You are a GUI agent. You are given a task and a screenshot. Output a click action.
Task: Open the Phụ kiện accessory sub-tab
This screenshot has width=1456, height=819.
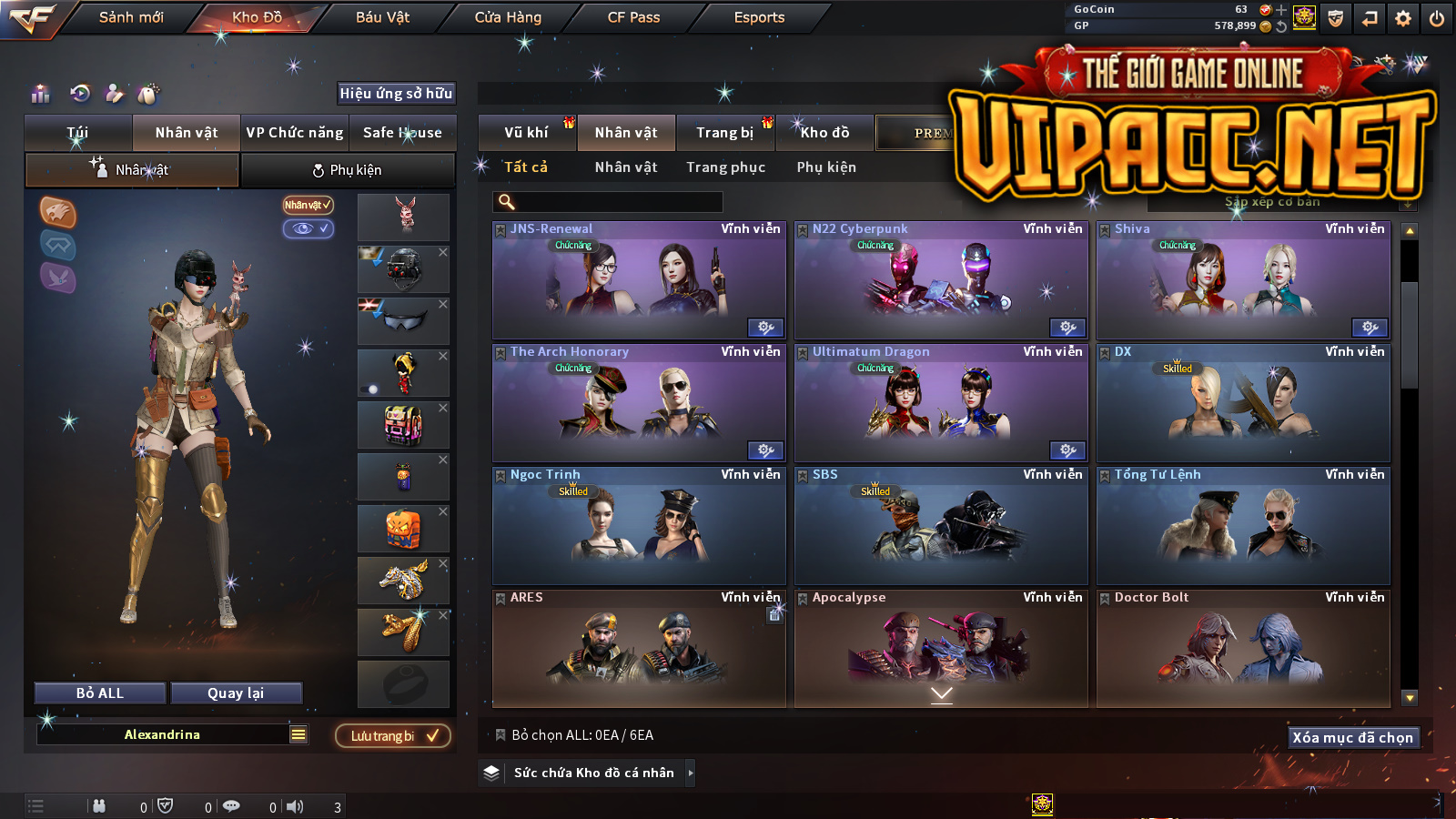pos(348,170)
